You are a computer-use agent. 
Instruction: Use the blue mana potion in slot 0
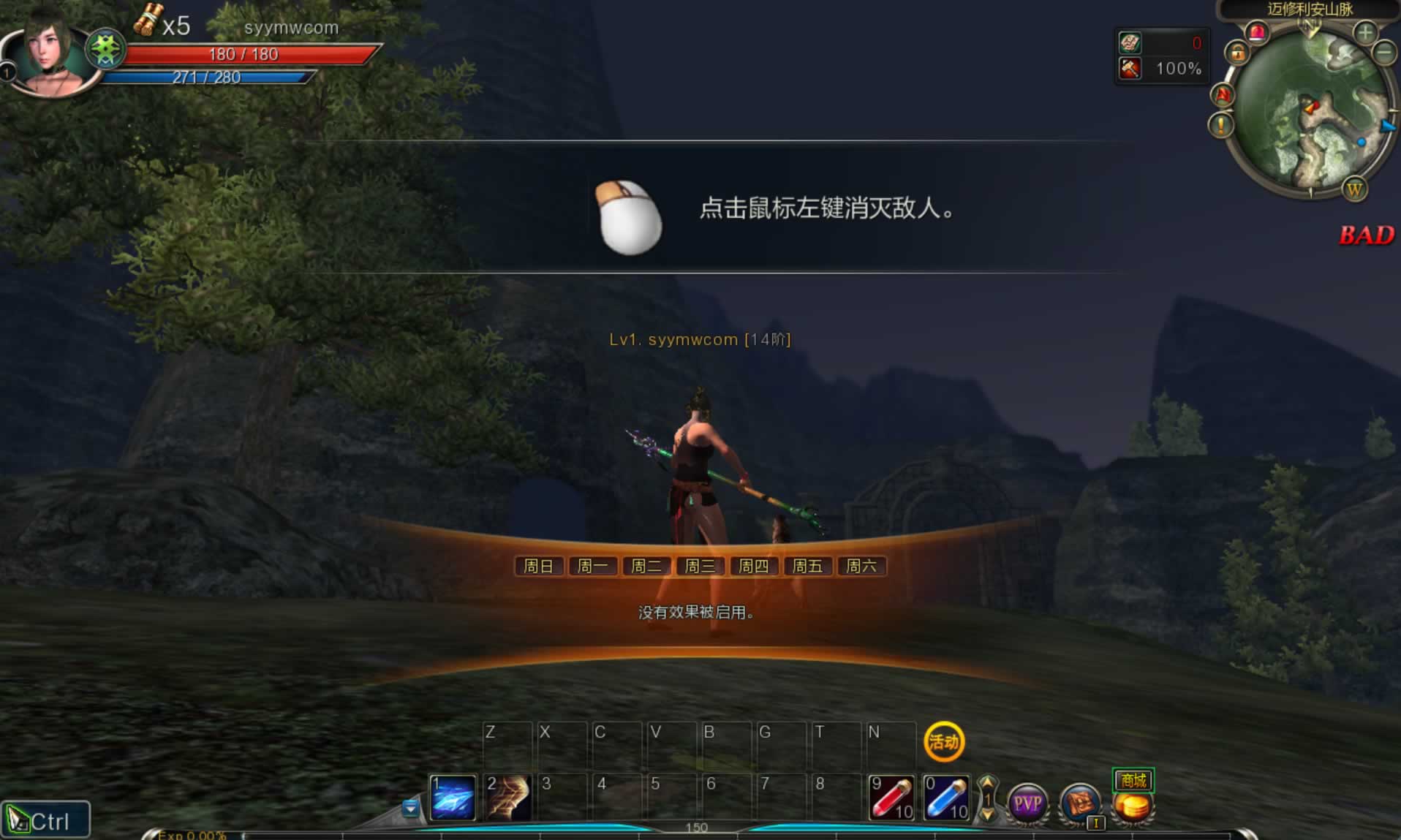pos(946,798)
